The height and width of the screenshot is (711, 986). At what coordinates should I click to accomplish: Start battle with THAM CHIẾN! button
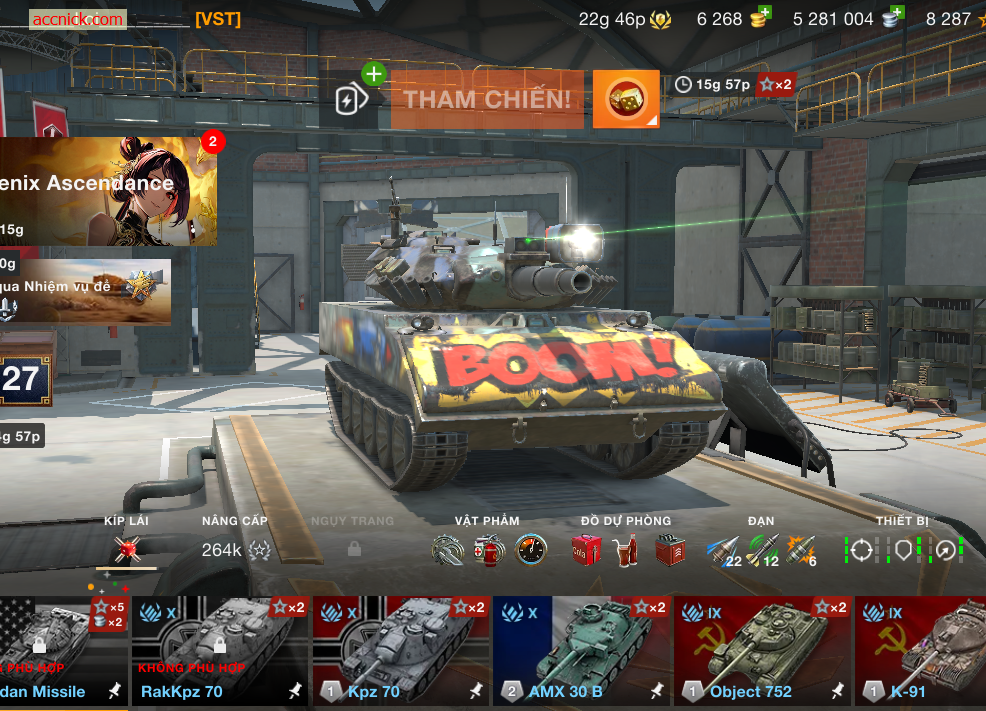[487, 99]
